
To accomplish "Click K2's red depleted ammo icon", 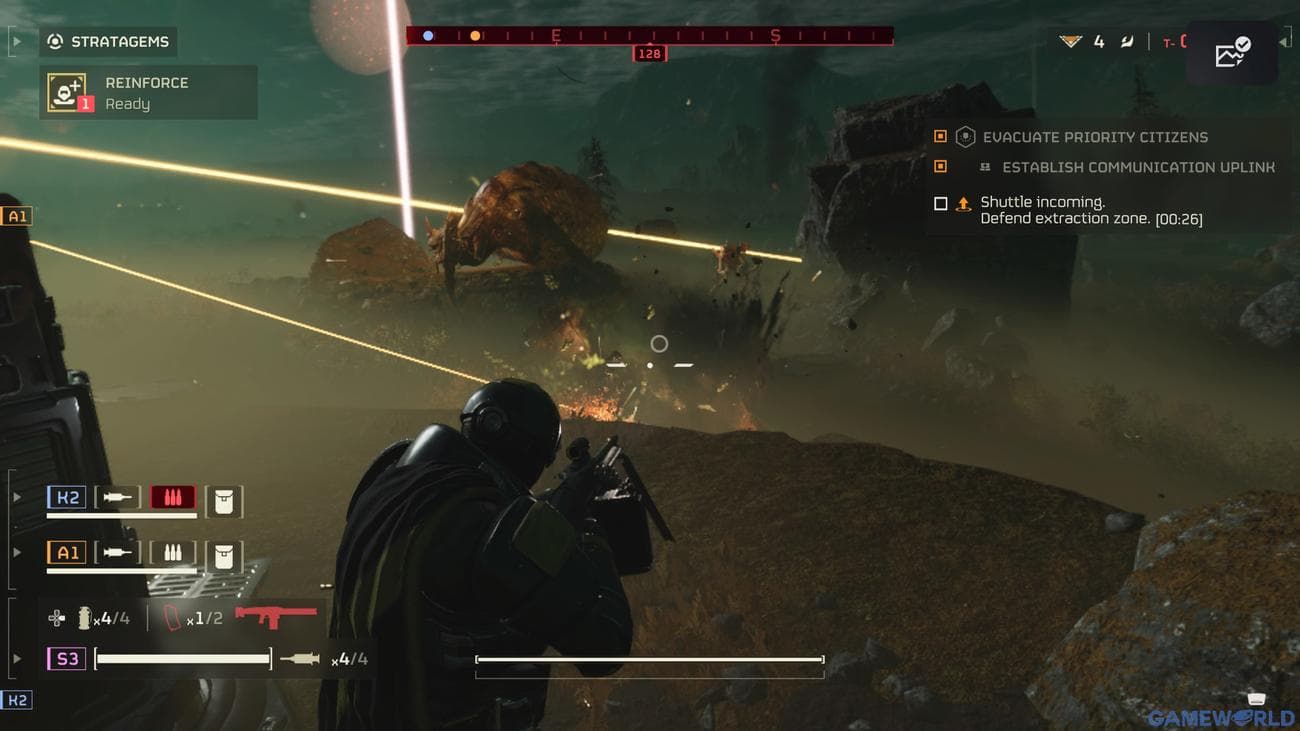I will pyautogui.click(x=172, y=496).
